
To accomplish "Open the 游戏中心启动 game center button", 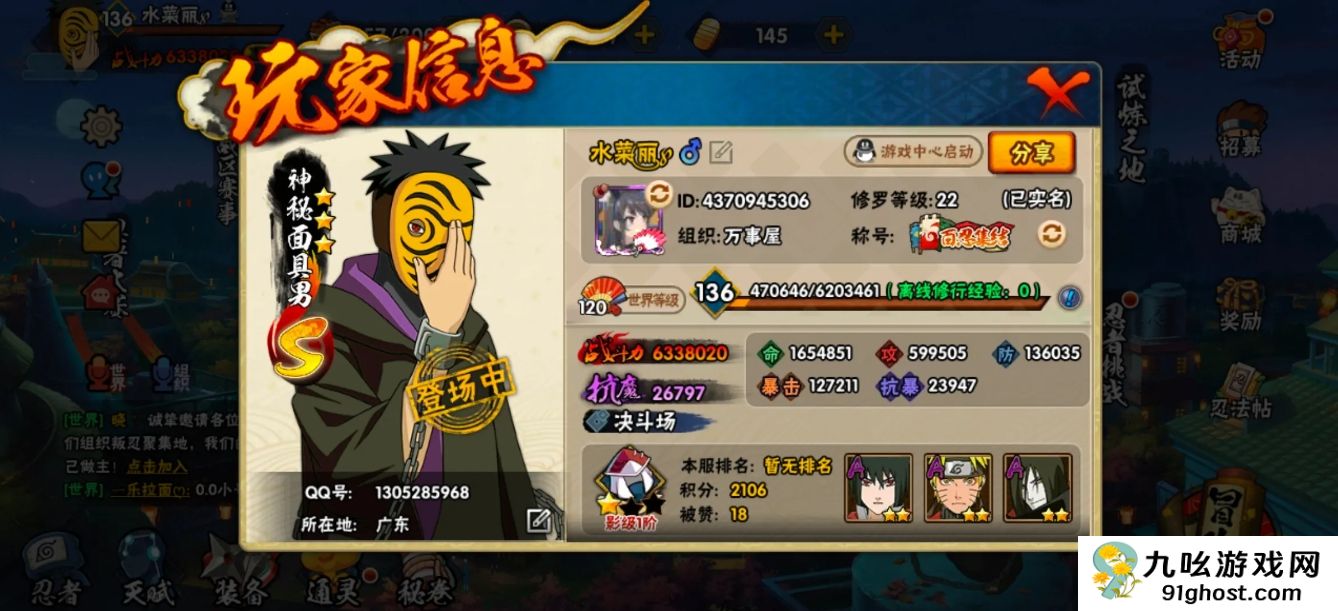I will [914, 152].
